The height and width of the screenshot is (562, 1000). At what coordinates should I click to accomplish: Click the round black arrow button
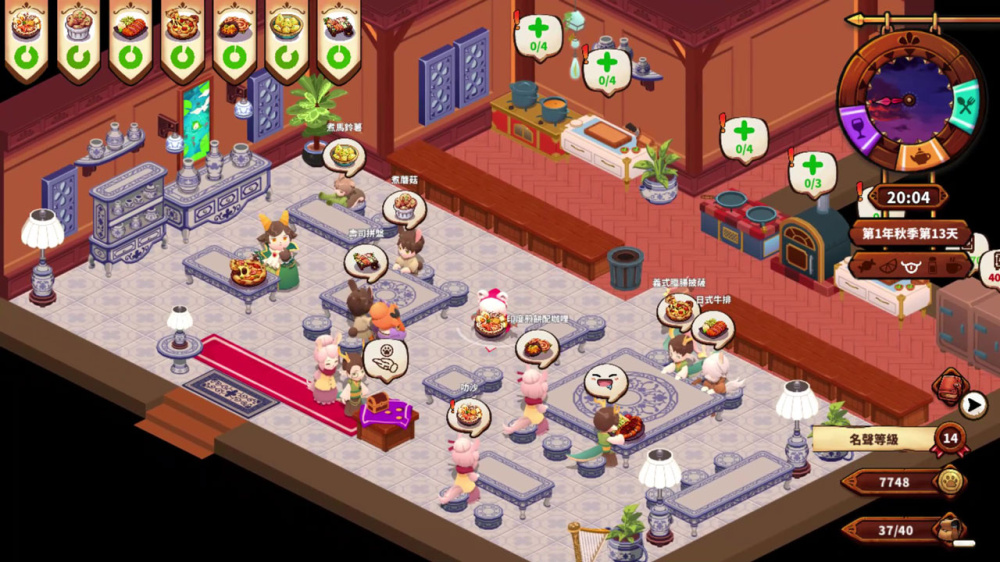(973, 405)
